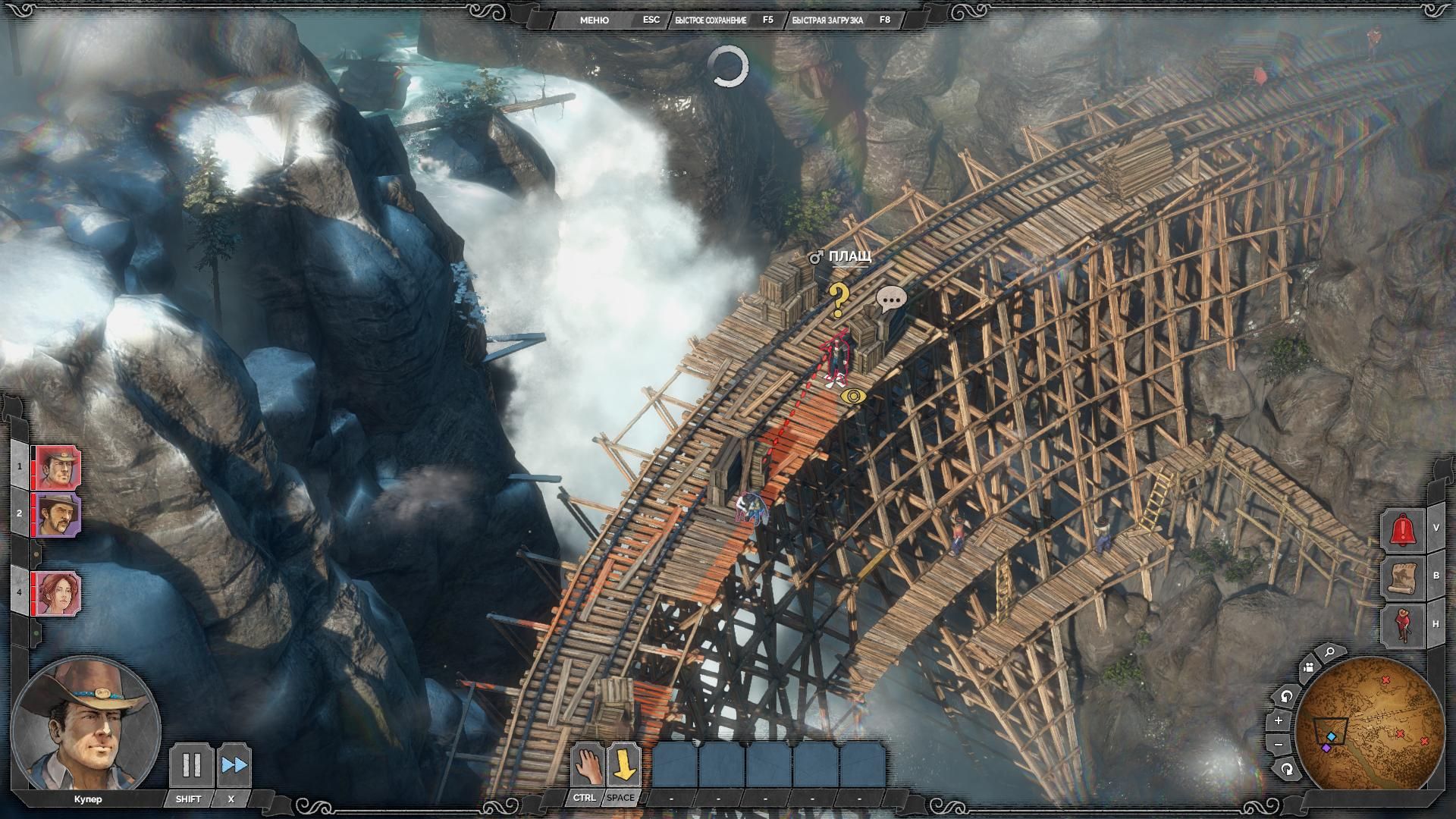Click Быстрое сохранение quick save
Viewport: 1456px width, 819px height.
711,20
